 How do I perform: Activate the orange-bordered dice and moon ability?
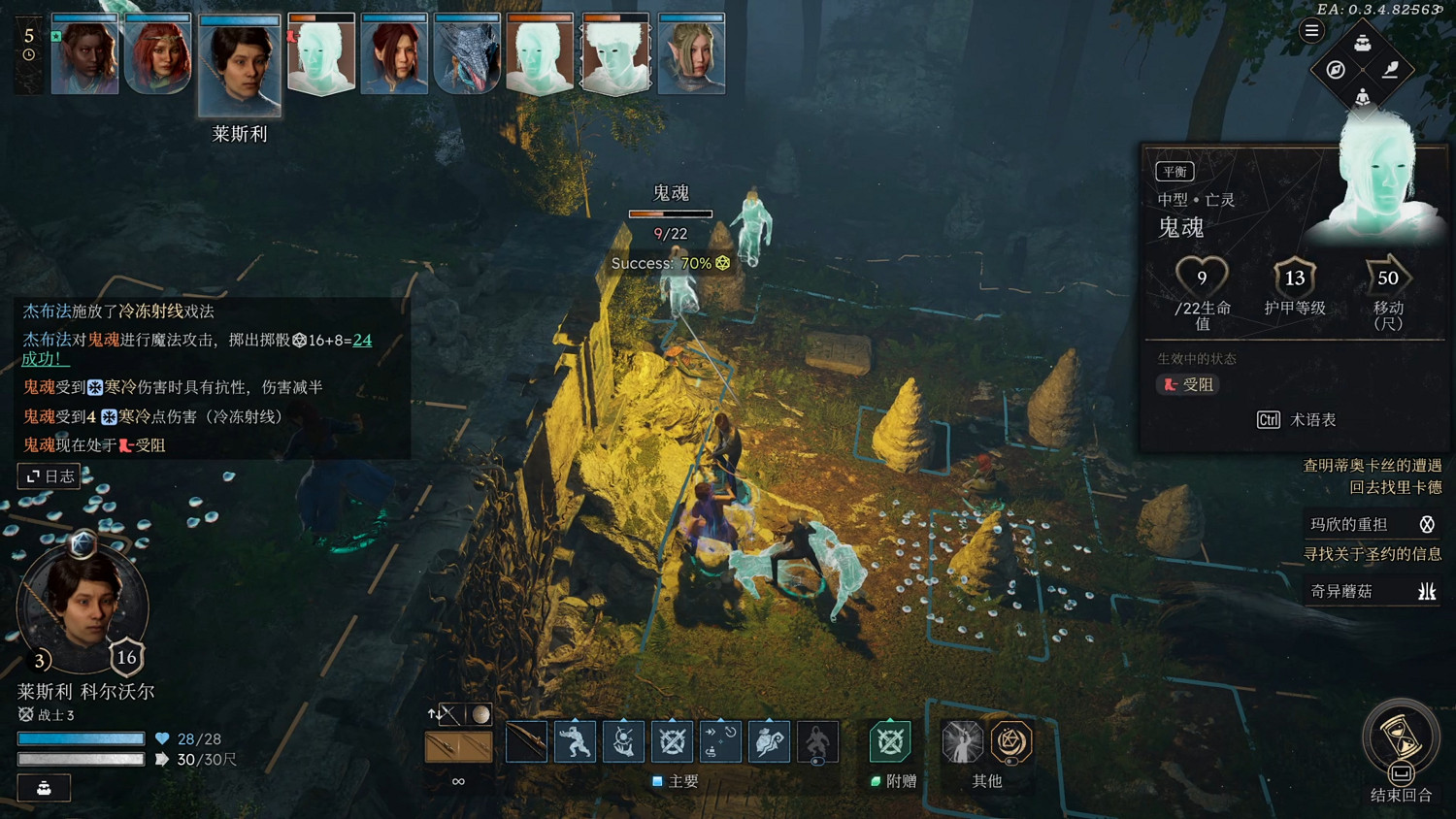tap(1010, 742)
